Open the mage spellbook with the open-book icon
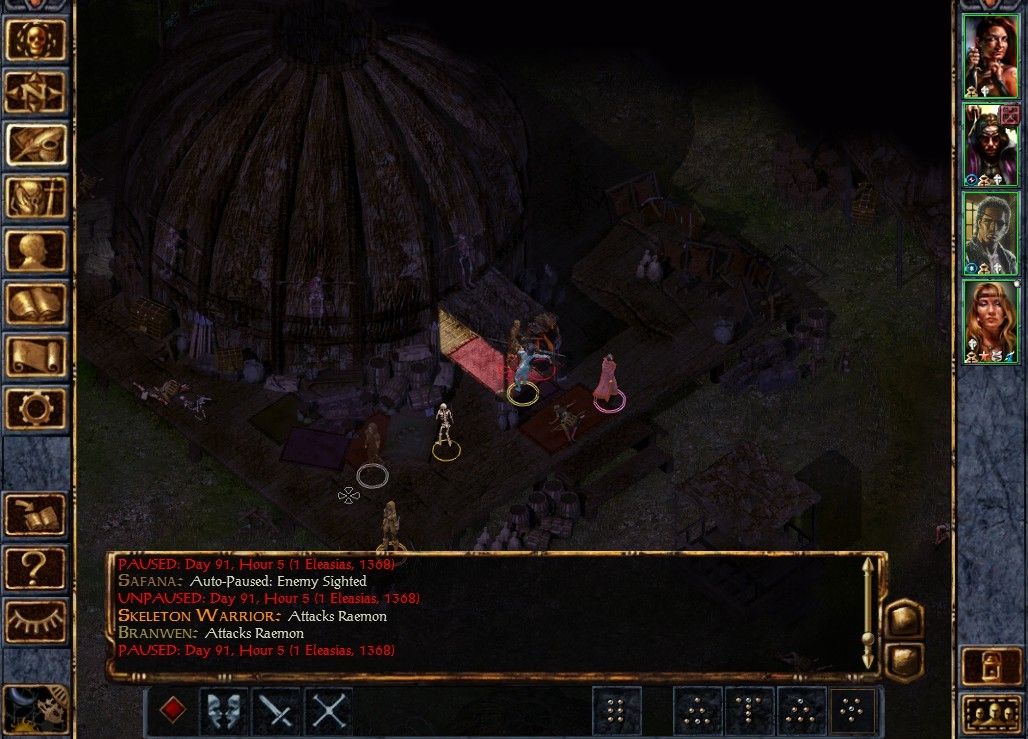The height and width of the screenshot is (739, 1028). pyautogui.click(x=36, y=303)
